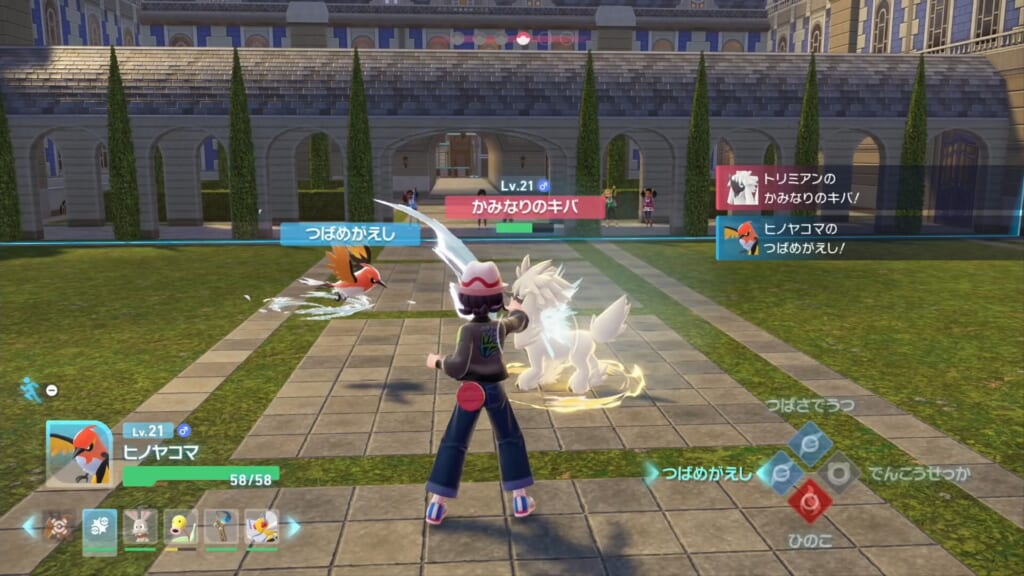The height and width of the screenshot is (576, 1024).
Task: Switch to the Beedrill party slot
Action: coord(262,527)
